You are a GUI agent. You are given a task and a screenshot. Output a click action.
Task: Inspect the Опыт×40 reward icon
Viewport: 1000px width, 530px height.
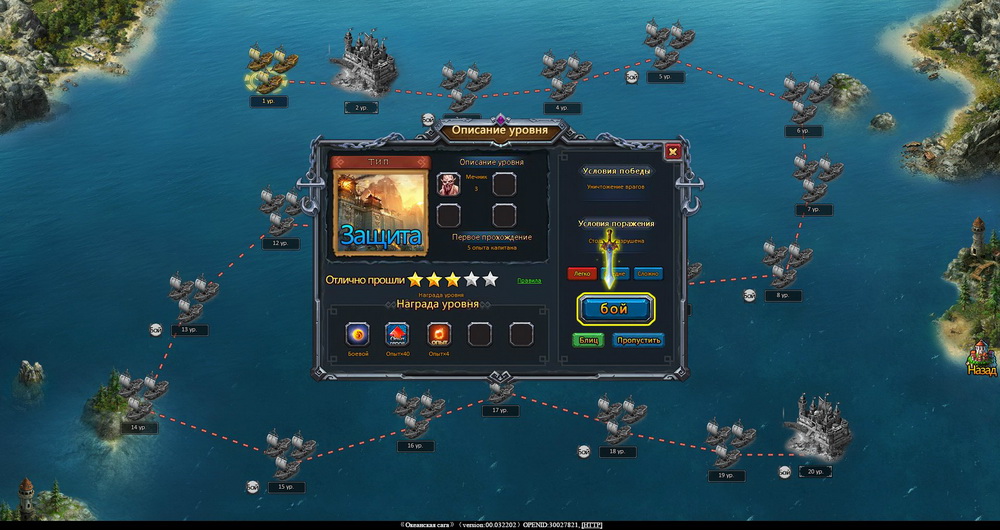pos(398,334)
